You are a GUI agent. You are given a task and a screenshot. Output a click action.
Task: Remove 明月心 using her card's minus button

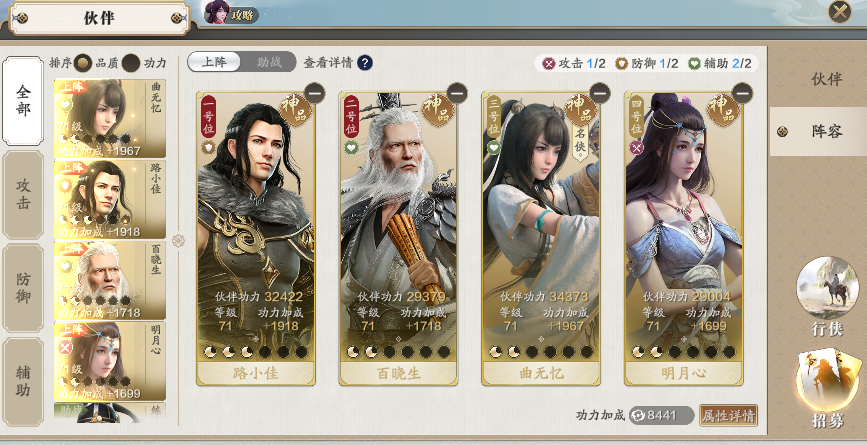pos(741,93)
